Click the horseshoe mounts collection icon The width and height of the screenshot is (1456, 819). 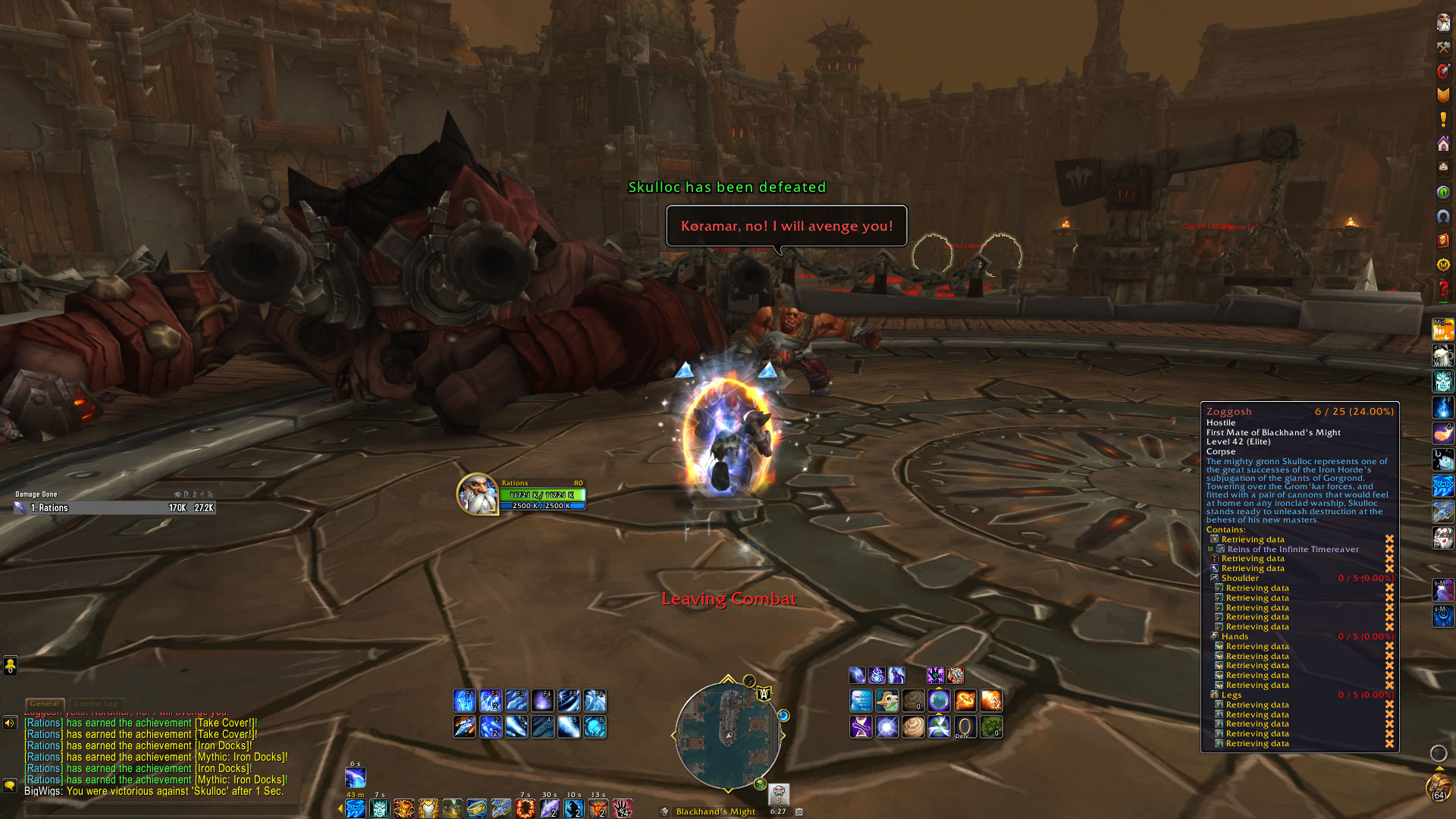(1442, 216)
